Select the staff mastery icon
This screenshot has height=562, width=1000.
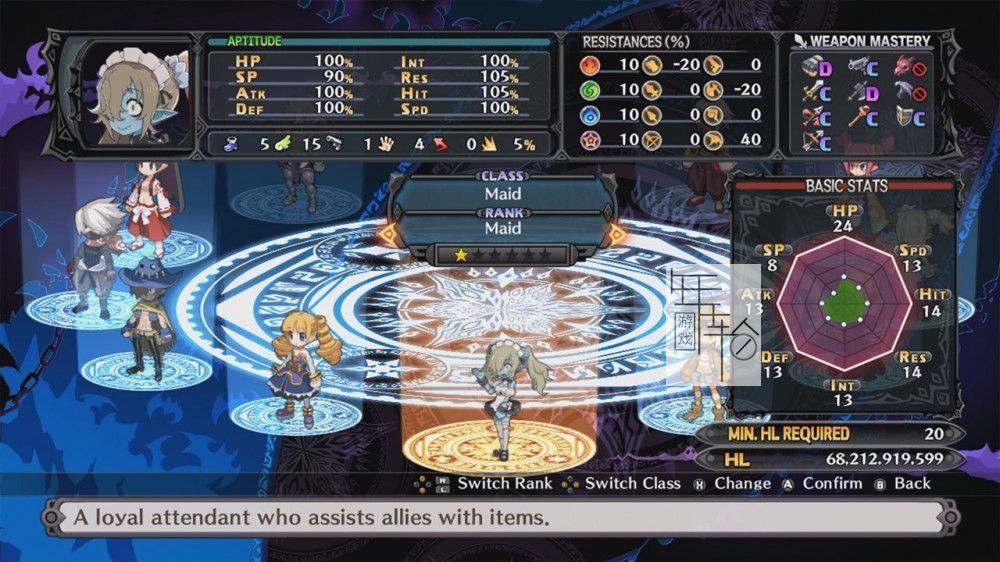[x=860, y=117]
